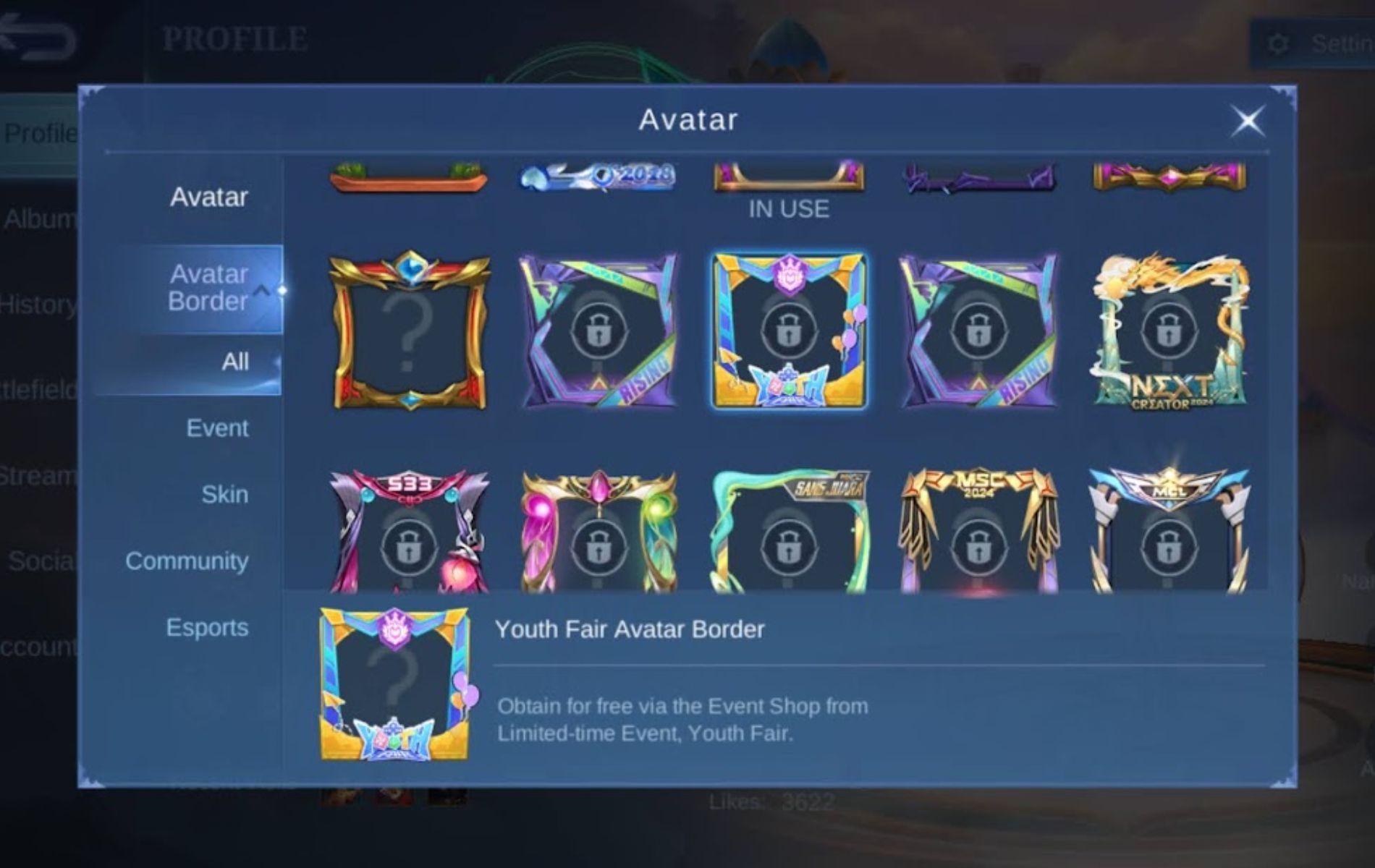
Task: Select Profile in the left sidebar
Action: [41, 132]
